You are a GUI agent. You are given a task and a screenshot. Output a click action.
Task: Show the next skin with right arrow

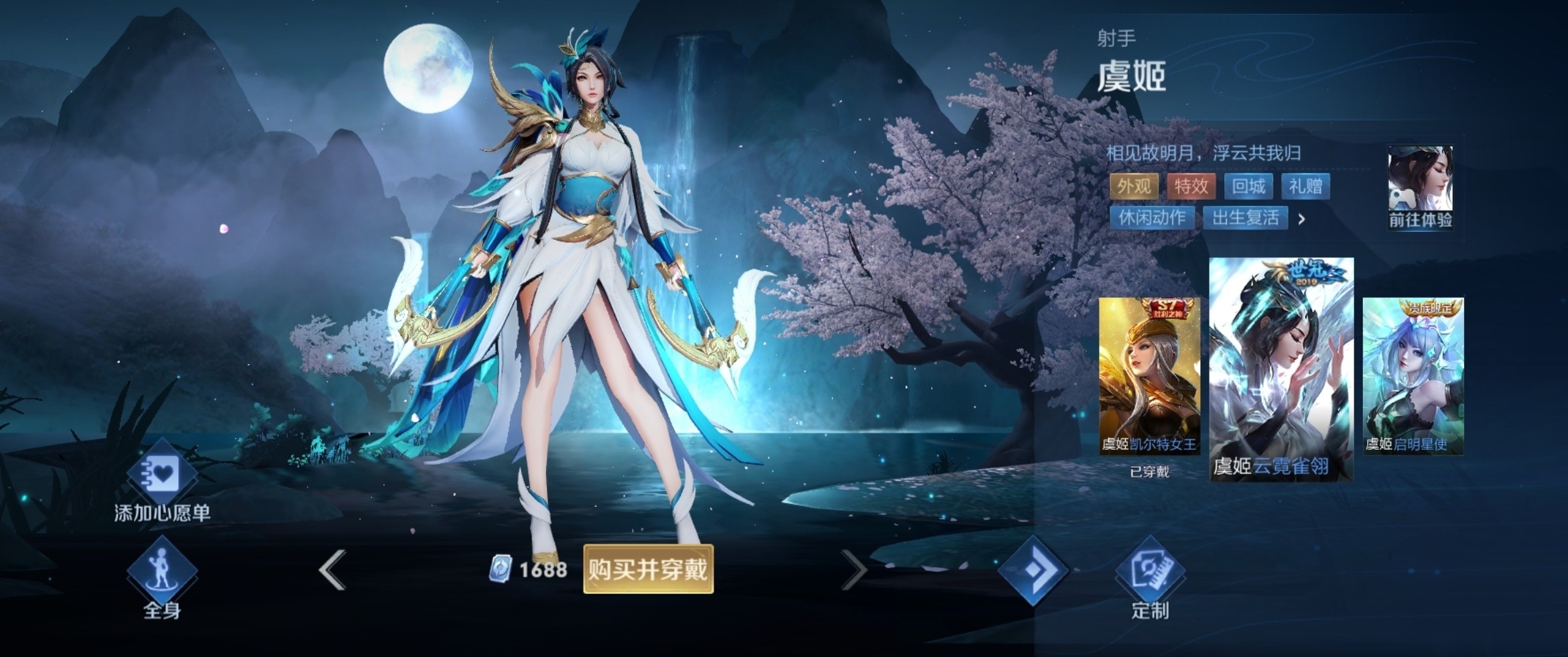(x=853, y=570)
